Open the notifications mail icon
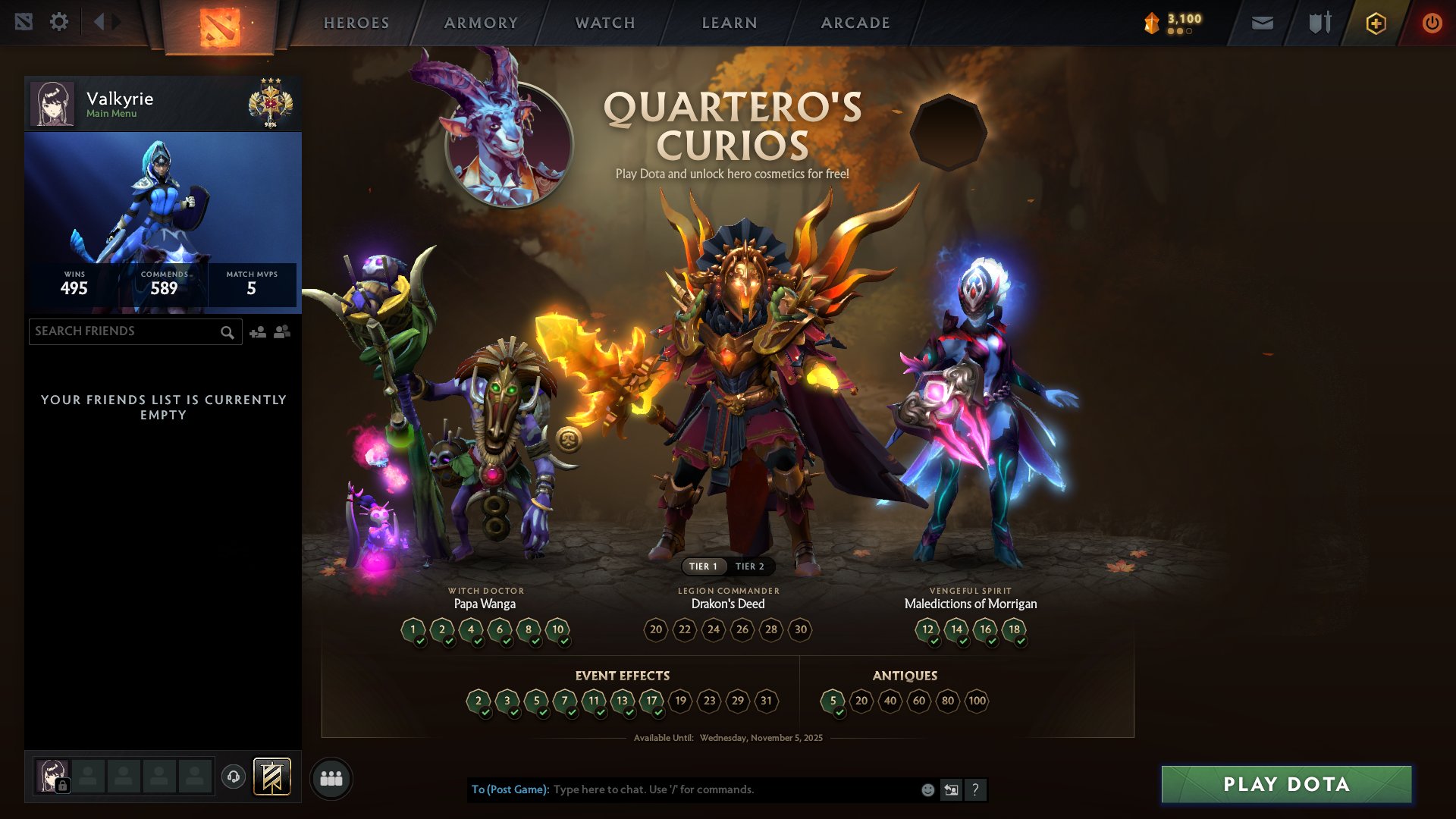Screen dimensions: 1456x819 point(1262,22)
